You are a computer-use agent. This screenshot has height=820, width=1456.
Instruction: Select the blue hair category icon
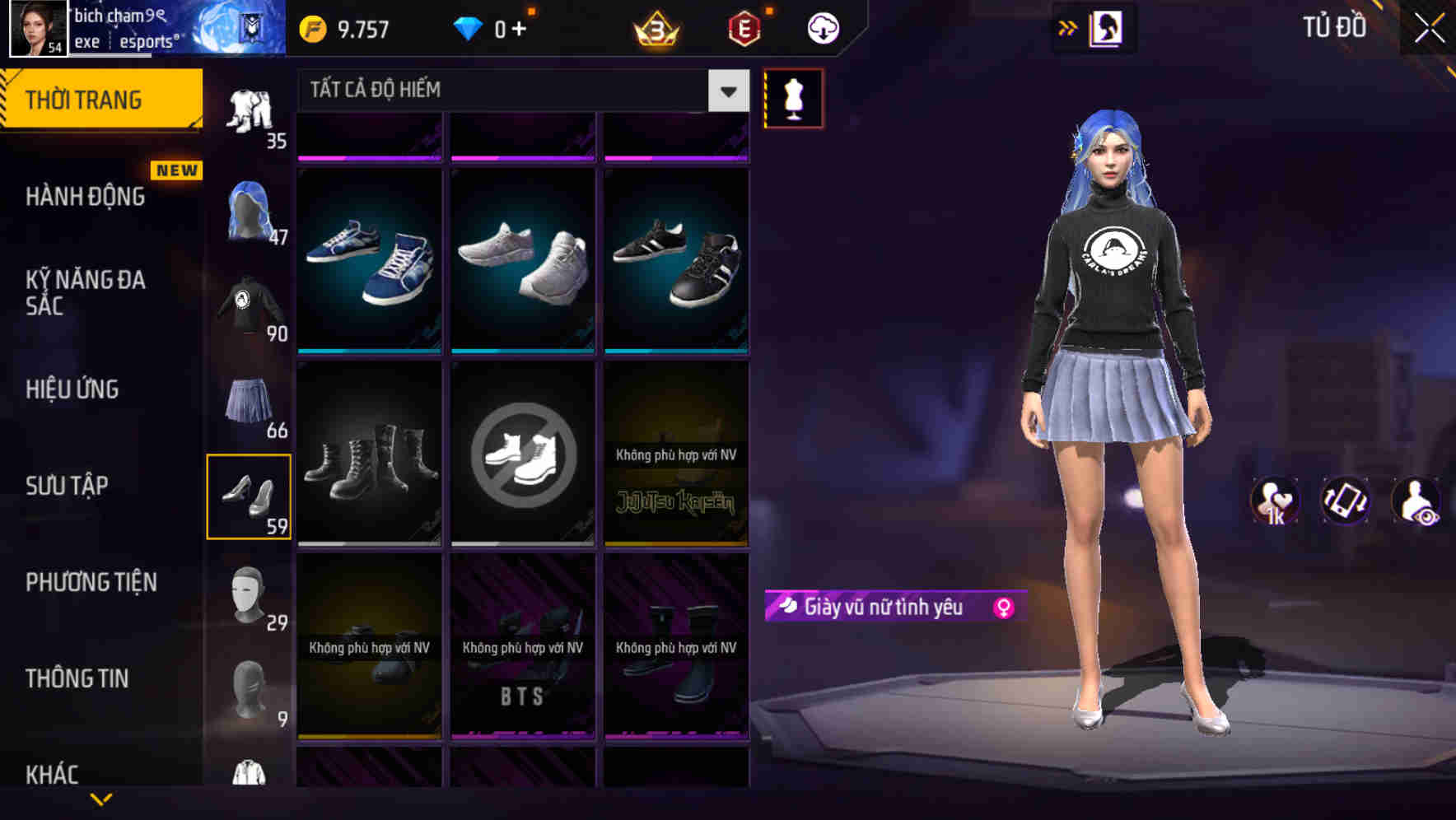[x=250, y=208]
